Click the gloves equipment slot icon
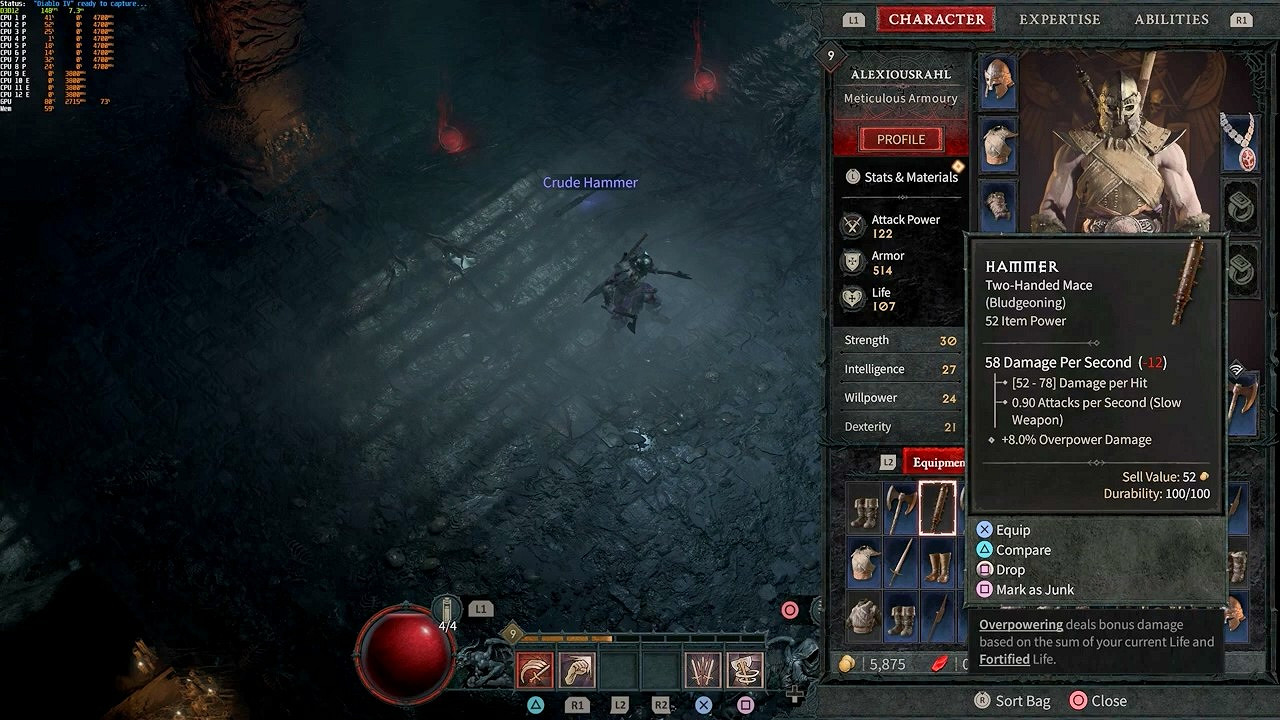Viewport: 1280px width, 720px height. (997, 205)
